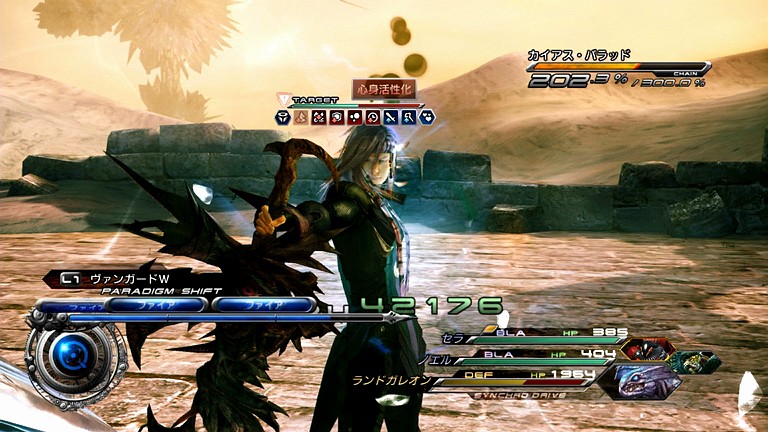Click the red monster portrait
The width and height of the screenshot is (768, 432).
[646, 350]
